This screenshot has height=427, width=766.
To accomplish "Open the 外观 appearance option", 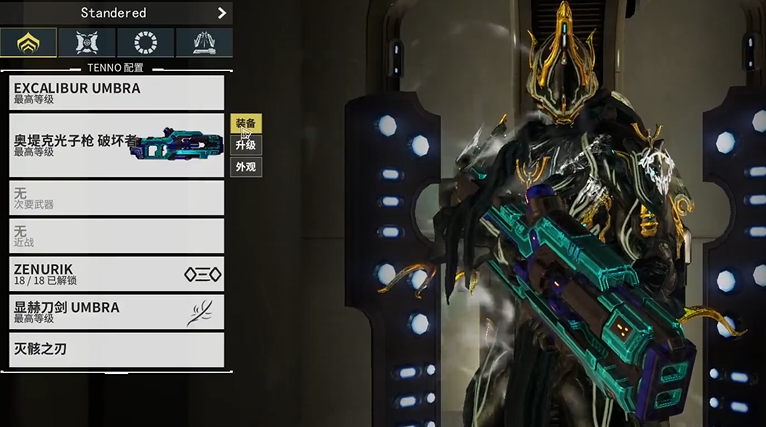I will pos(246,167).
